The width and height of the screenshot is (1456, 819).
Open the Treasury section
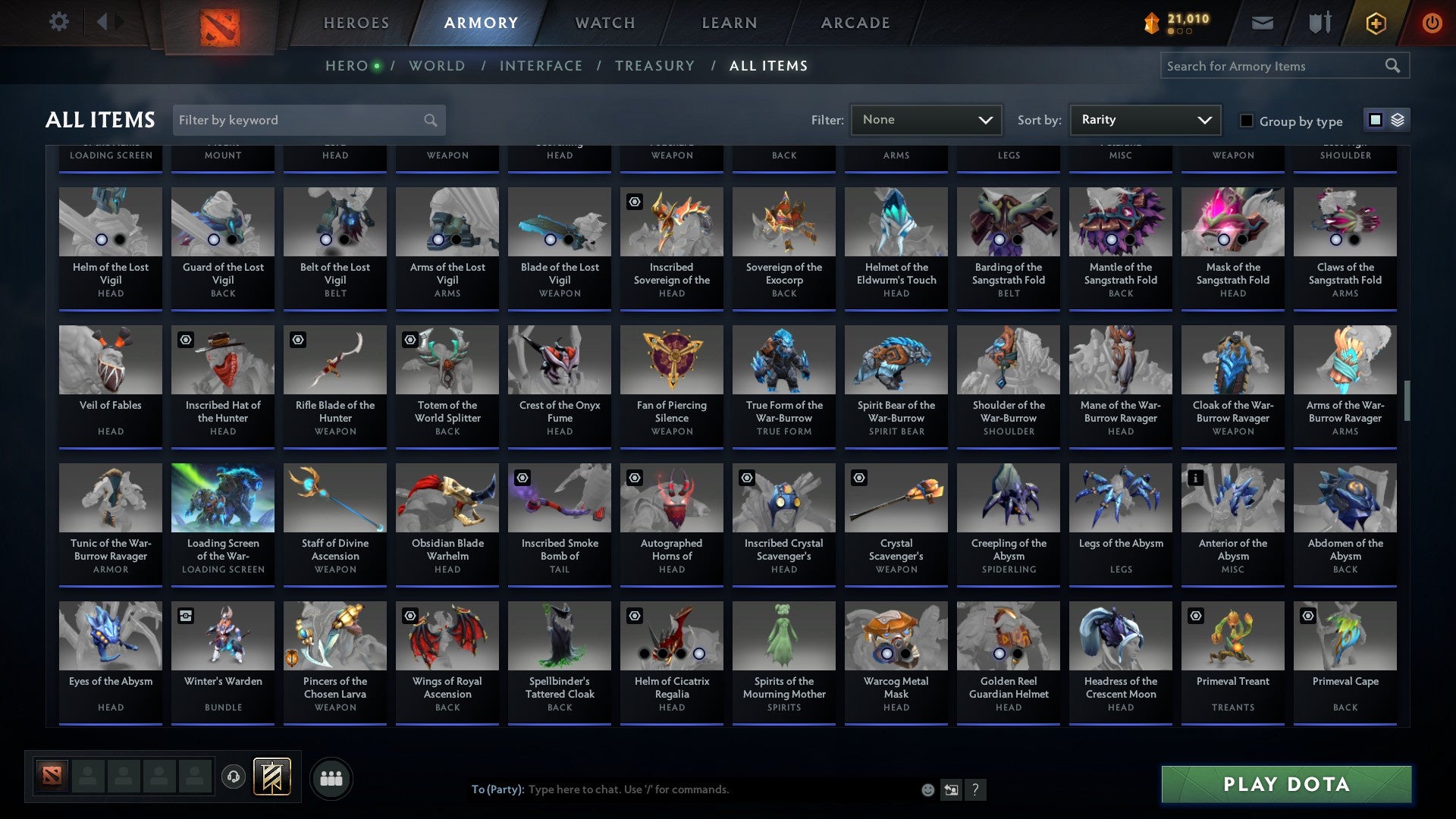[x=654, y=65]
